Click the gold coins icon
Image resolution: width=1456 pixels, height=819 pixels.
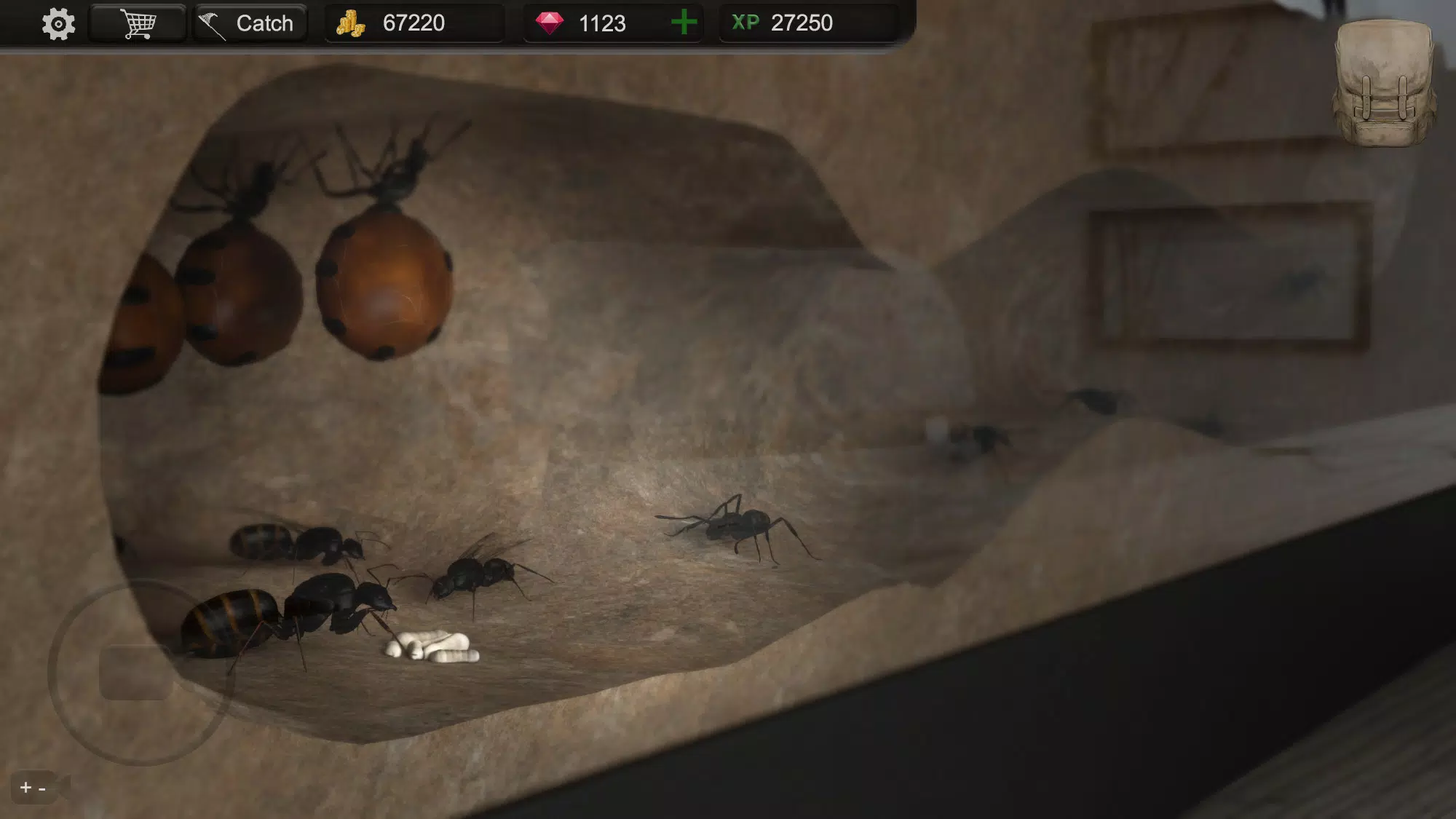point(352,23)
